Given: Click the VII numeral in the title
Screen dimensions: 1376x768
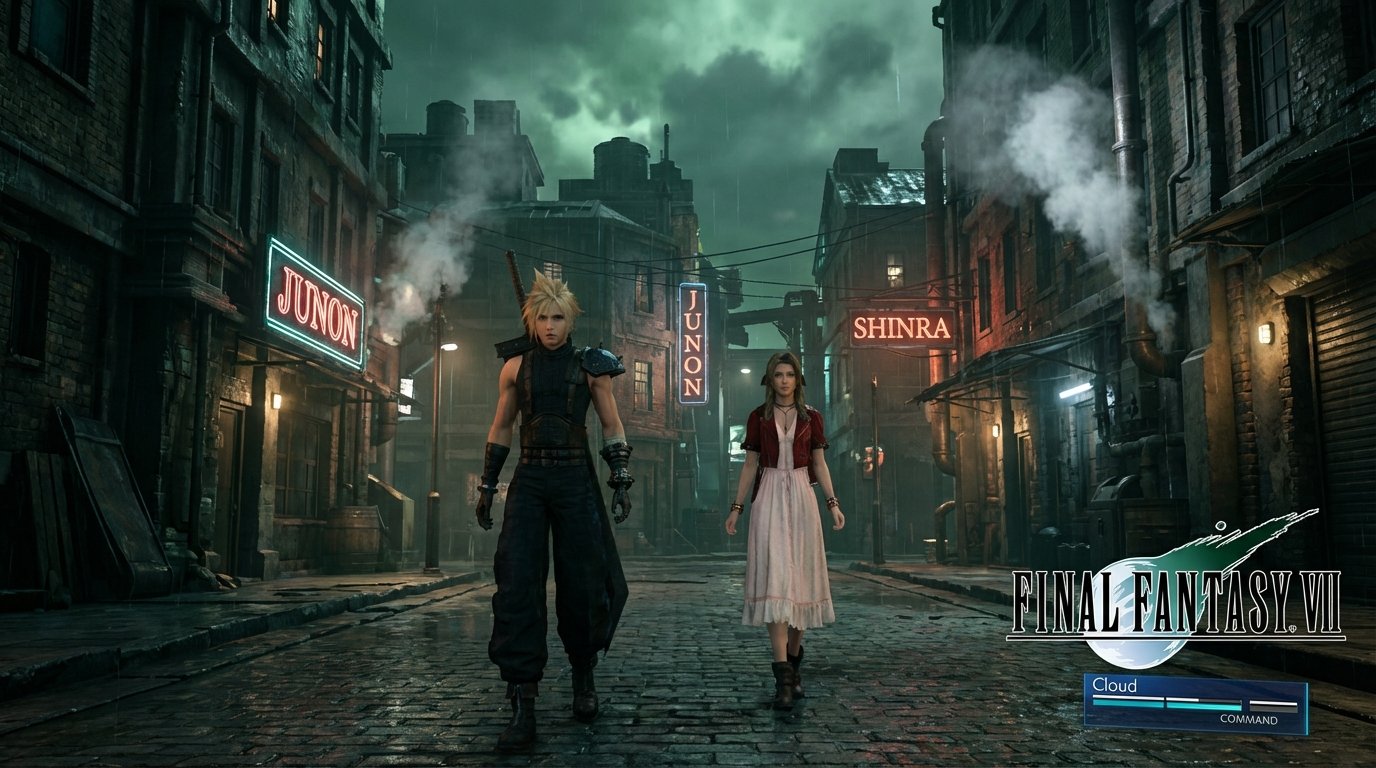Looking at the screenshot, I should tap(1322, 597).
